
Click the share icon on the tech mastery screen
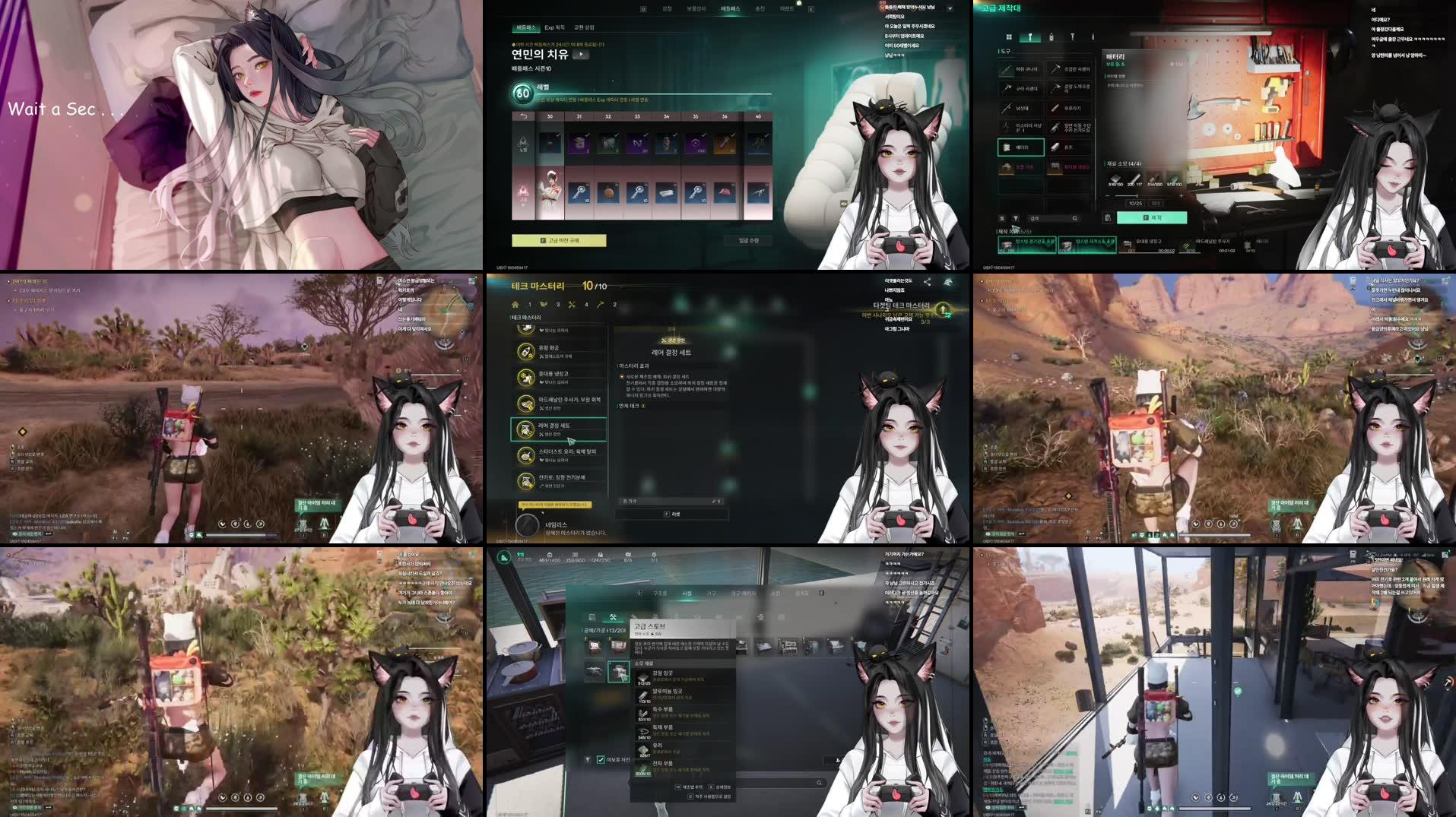coord(927,281)
